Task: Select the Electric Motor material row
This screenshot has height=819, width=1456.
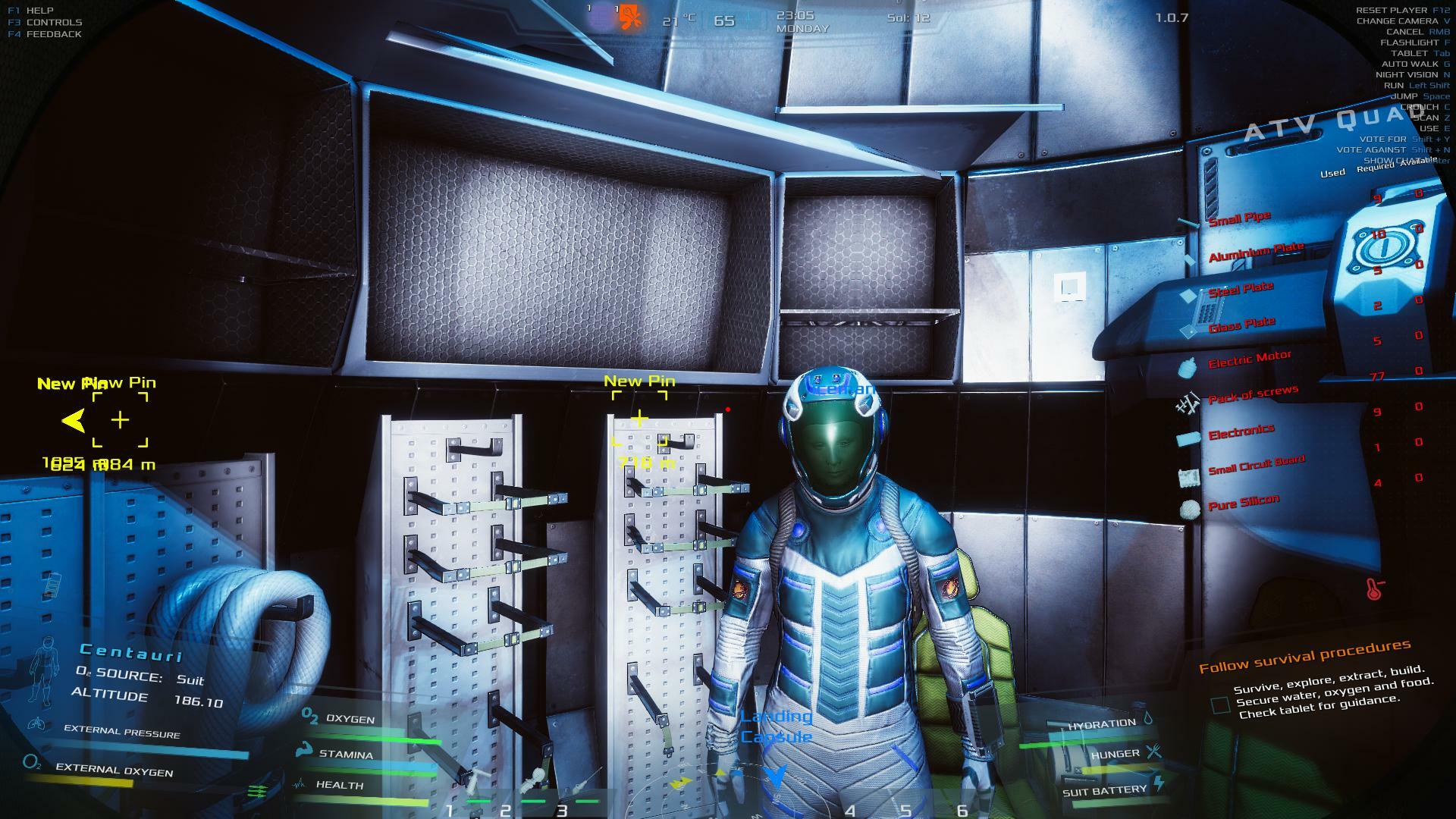Action: coord(1249,359)
